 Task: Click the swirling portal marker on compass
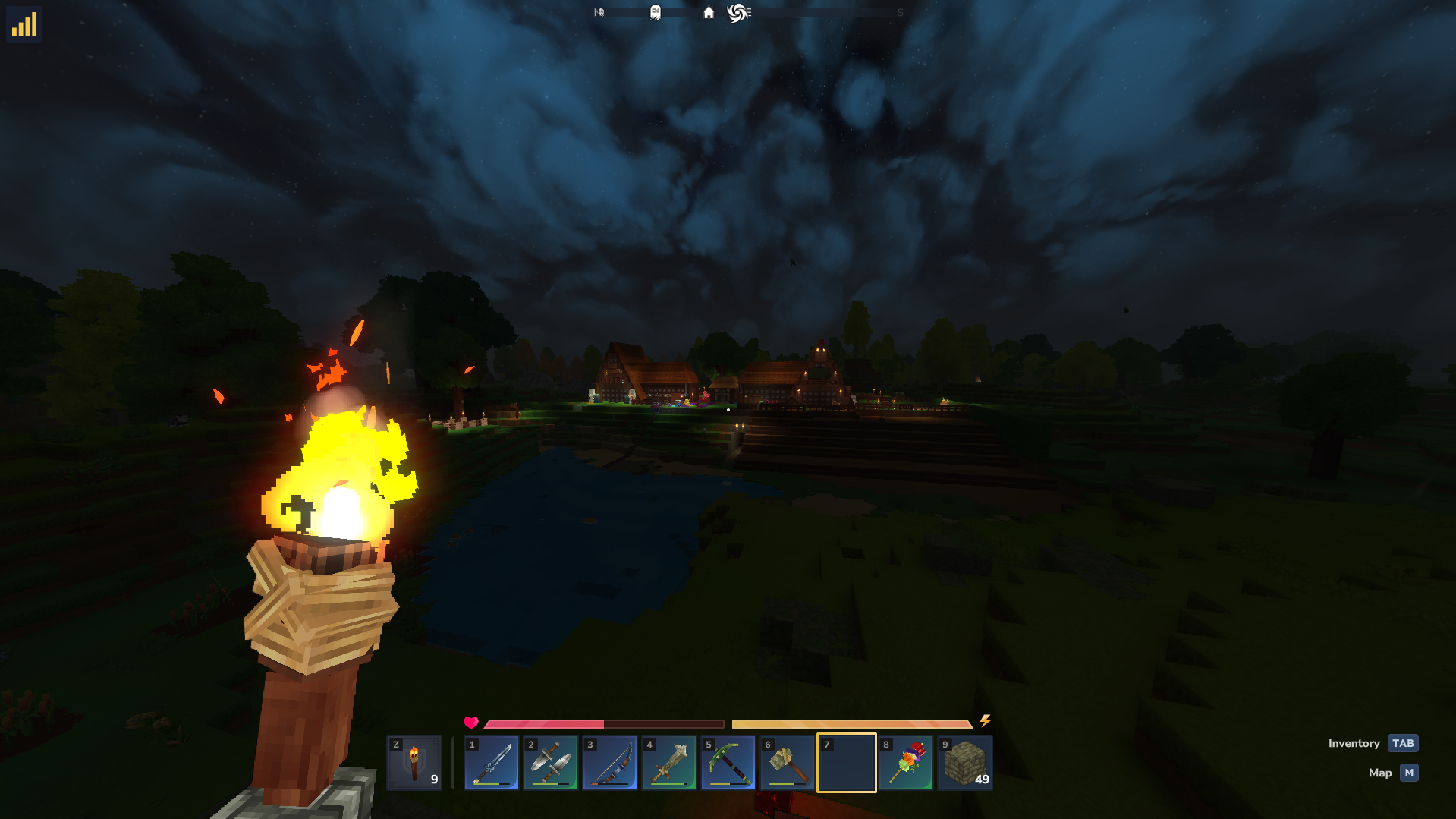click(x=737, y=13)
